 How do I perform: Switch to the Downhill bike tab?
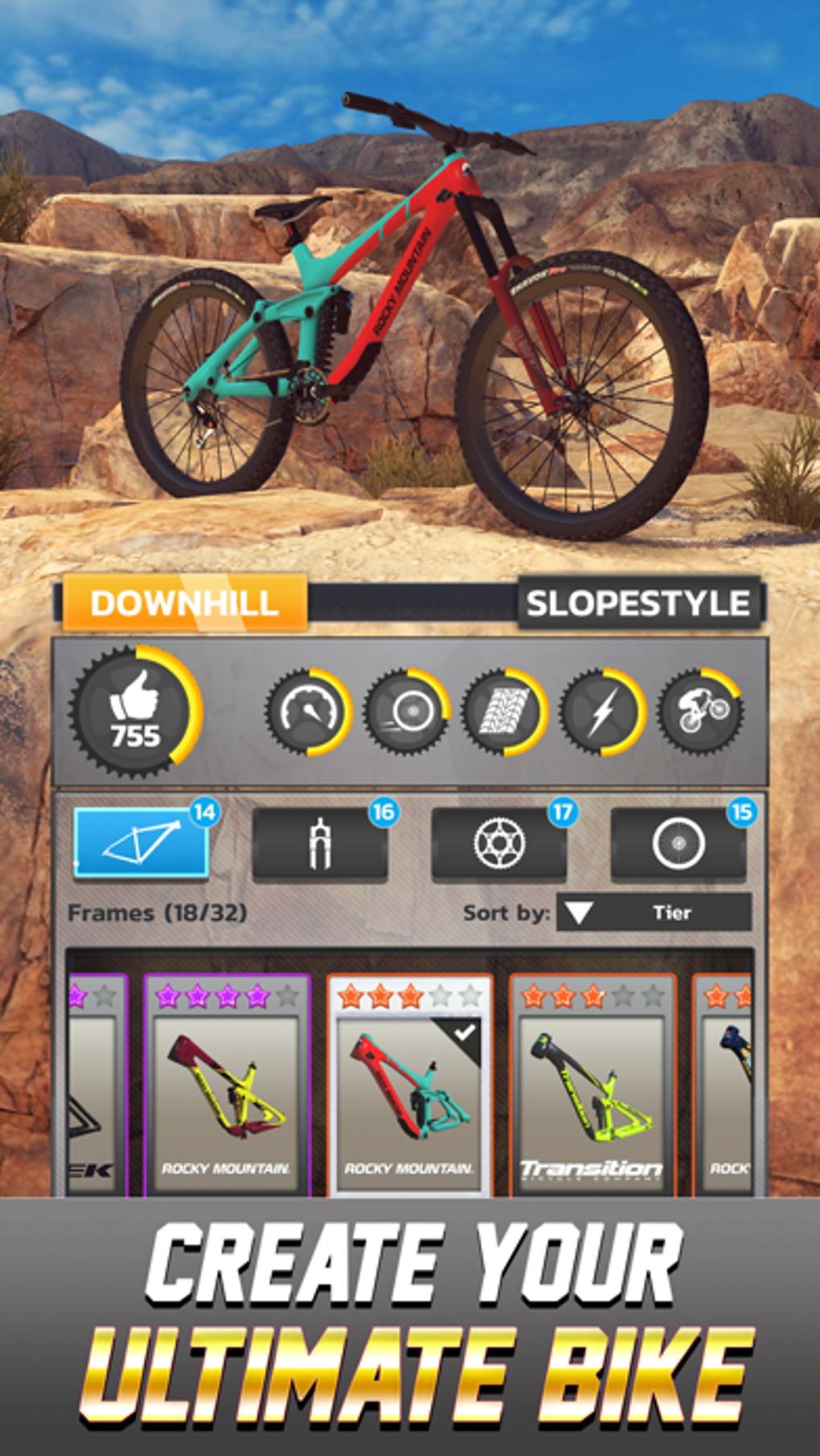point(184,603)
